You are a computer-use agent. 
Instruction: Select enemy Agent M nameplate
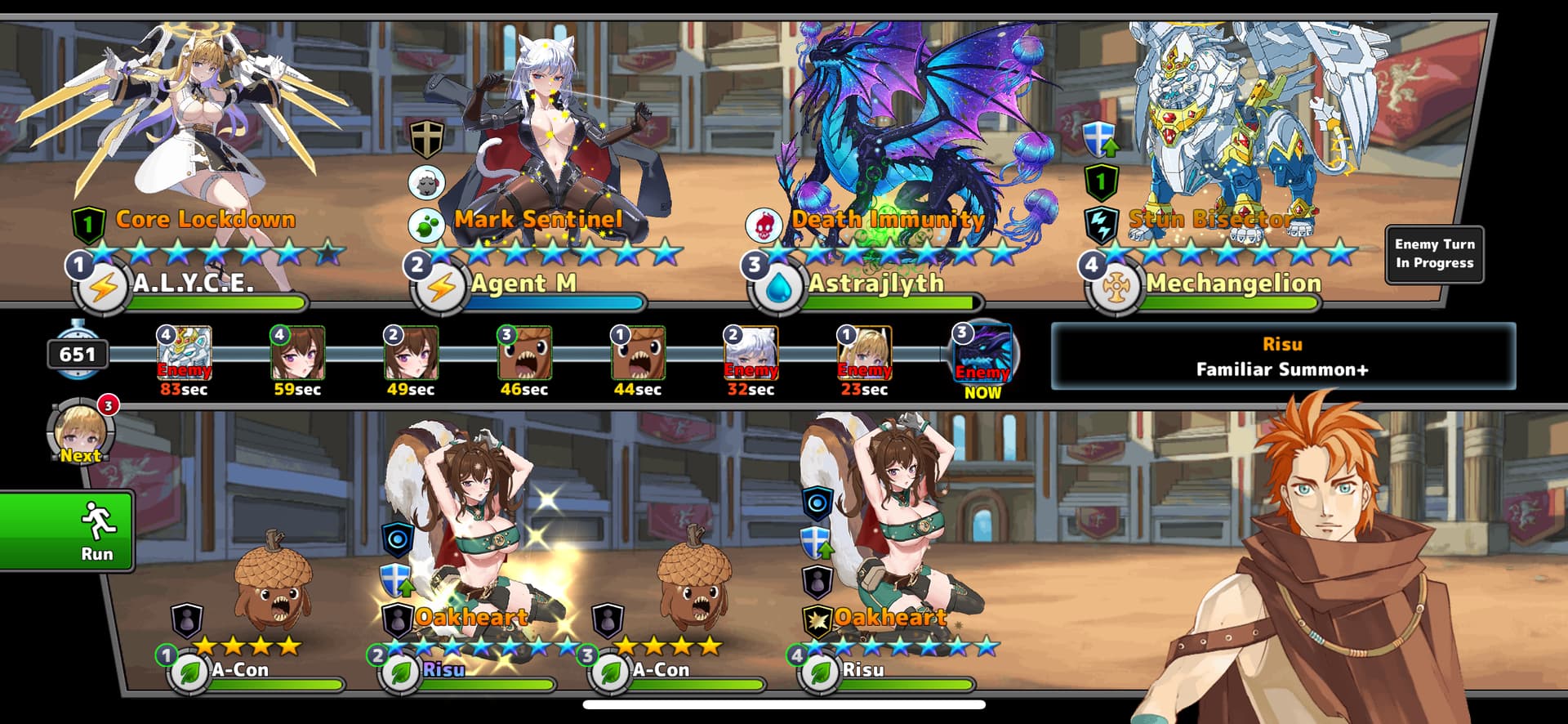coord(523,284)
